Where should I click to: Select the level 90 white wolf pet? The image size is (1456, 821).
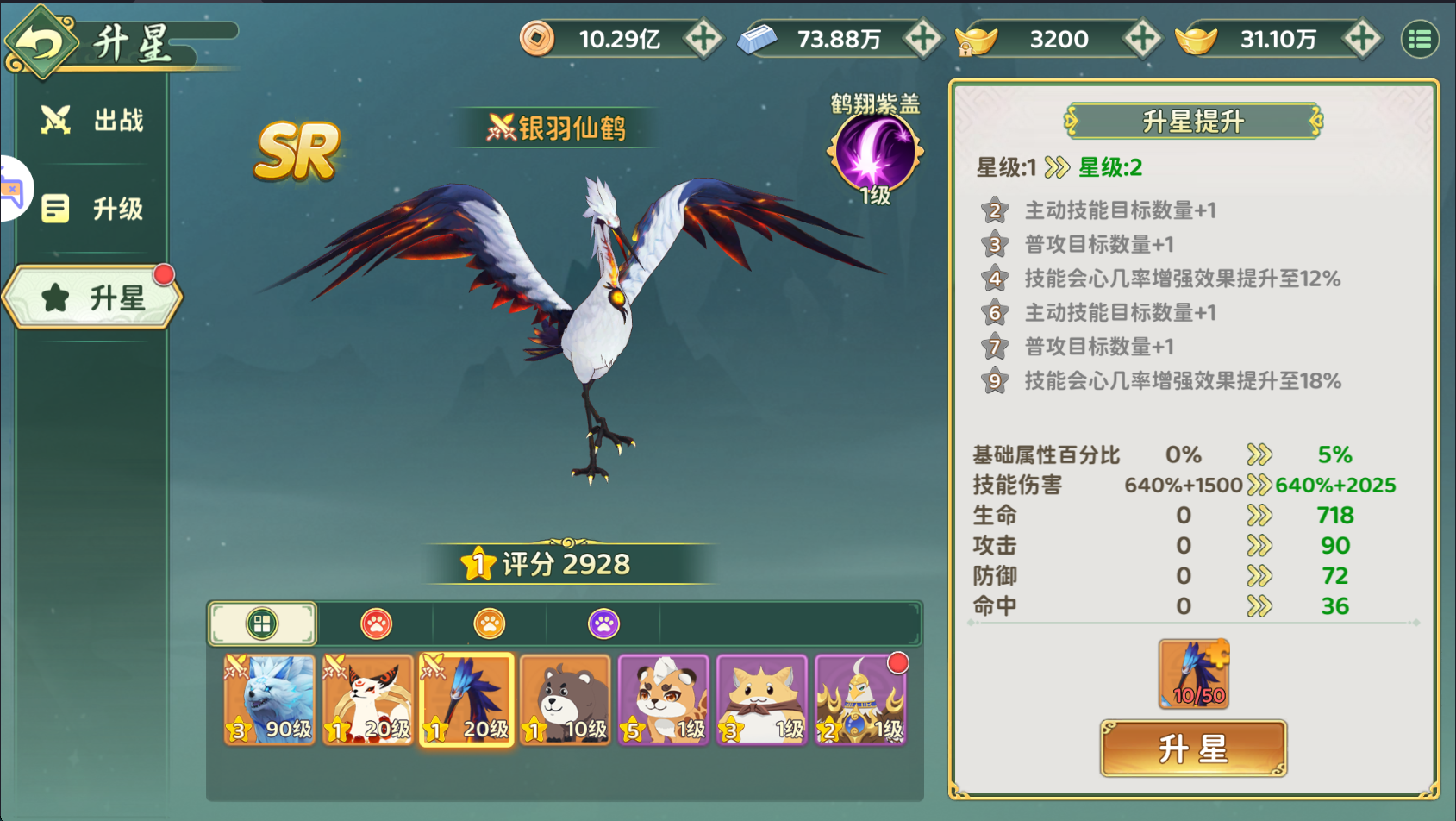[270, 699]
